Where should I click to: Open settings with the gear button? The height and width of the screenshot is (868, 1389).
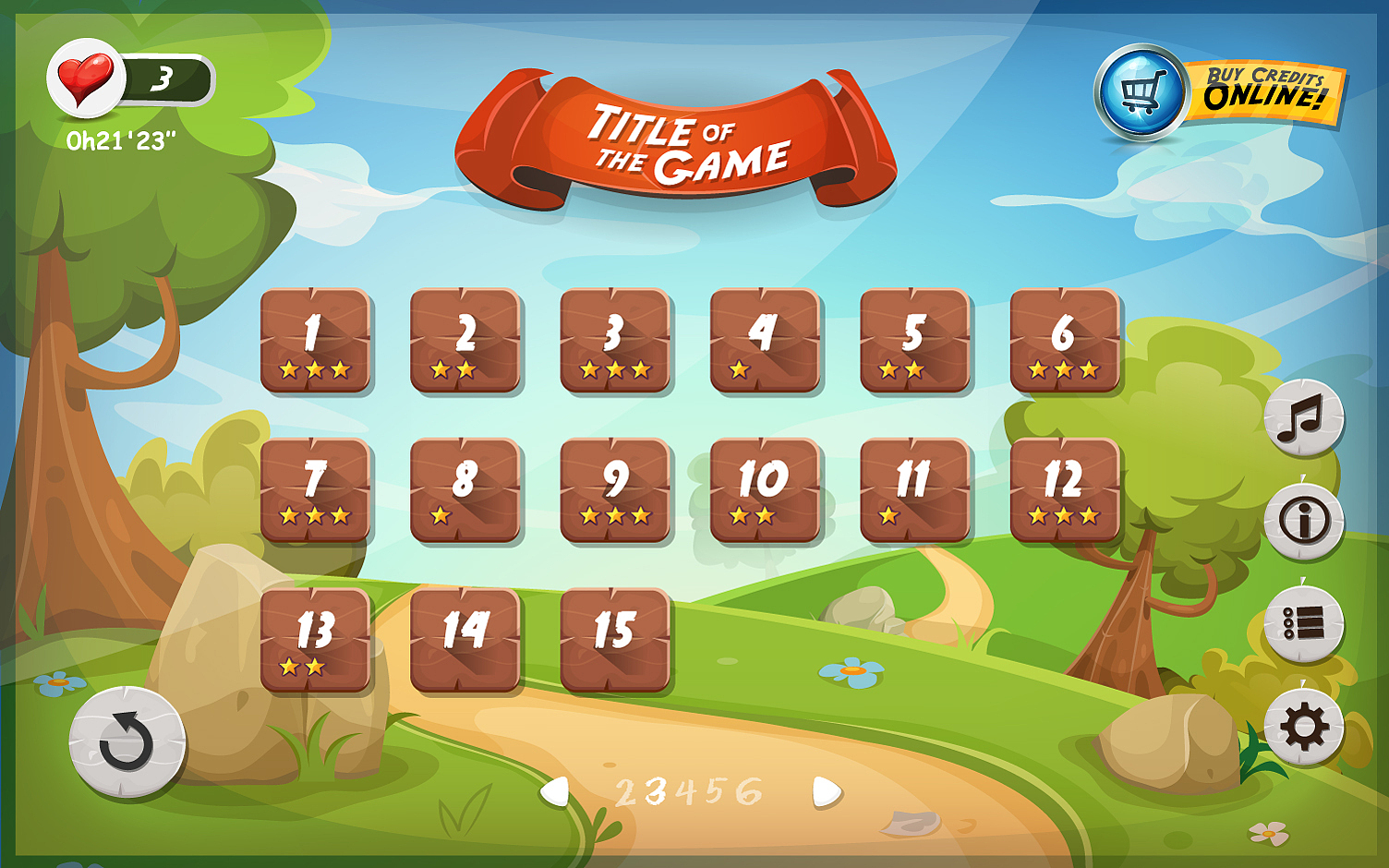pos(1303,727)
